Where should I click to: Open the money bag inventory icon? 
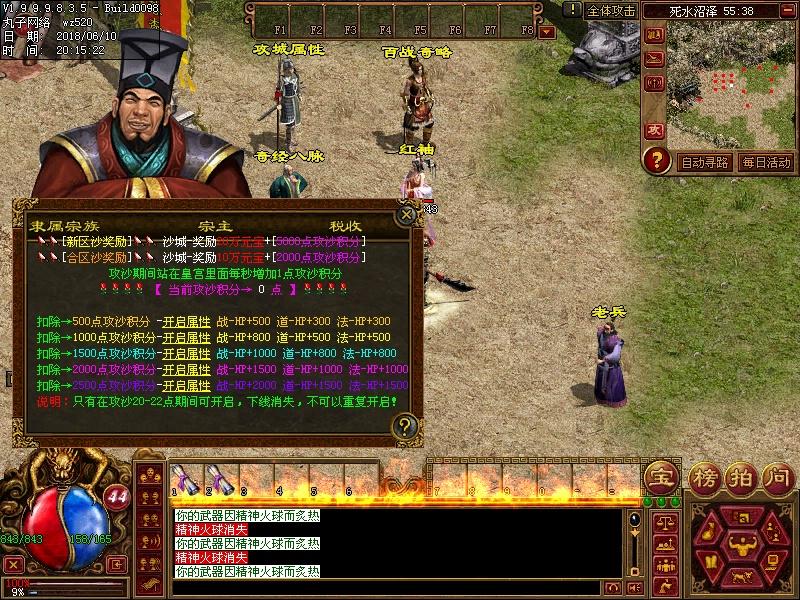pyautogui.click(x=710, y=531)
